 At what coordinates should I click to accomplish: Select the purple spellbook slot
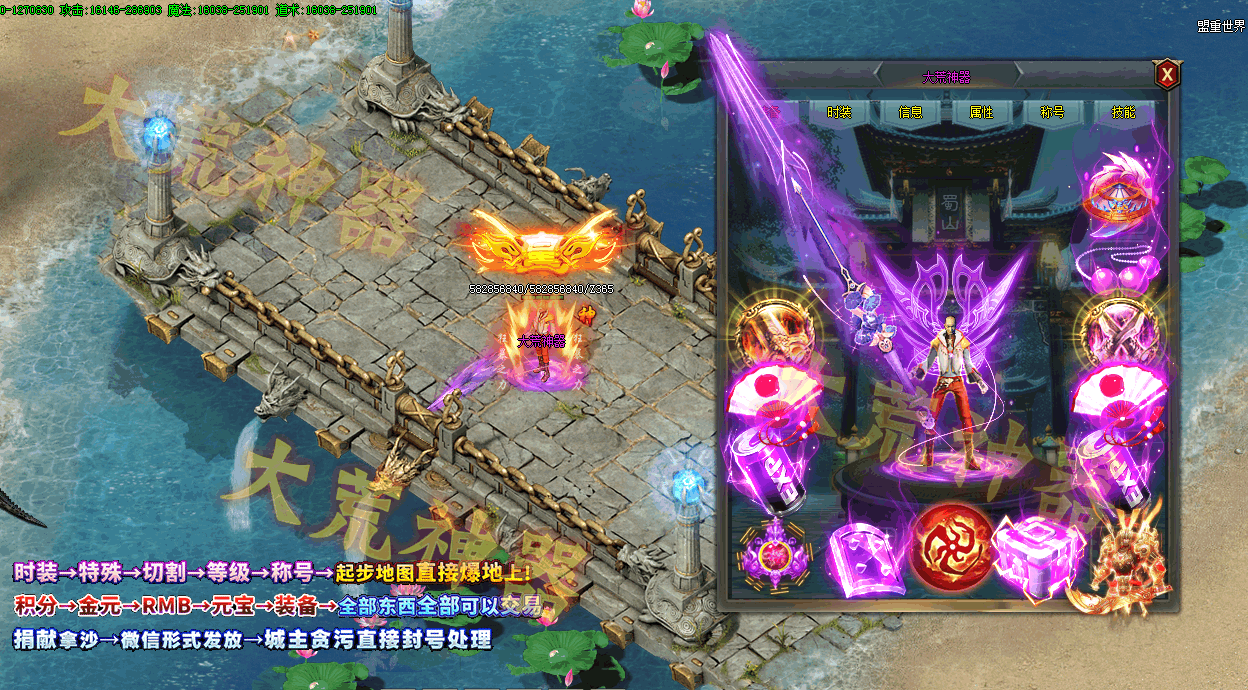pos(863,559)
